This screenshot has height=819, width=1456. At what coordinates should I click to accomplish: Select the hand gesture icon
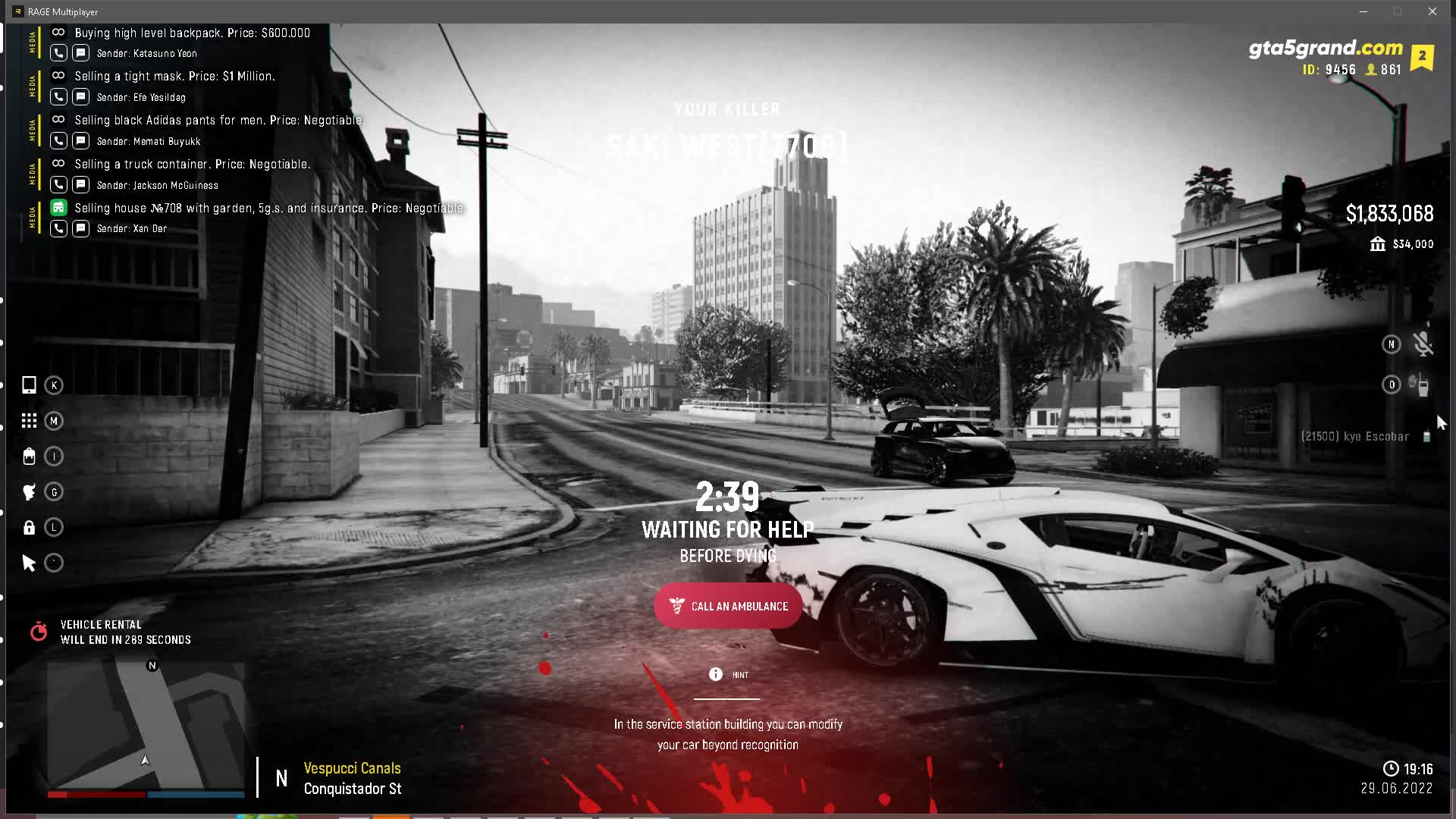point(29,492)
